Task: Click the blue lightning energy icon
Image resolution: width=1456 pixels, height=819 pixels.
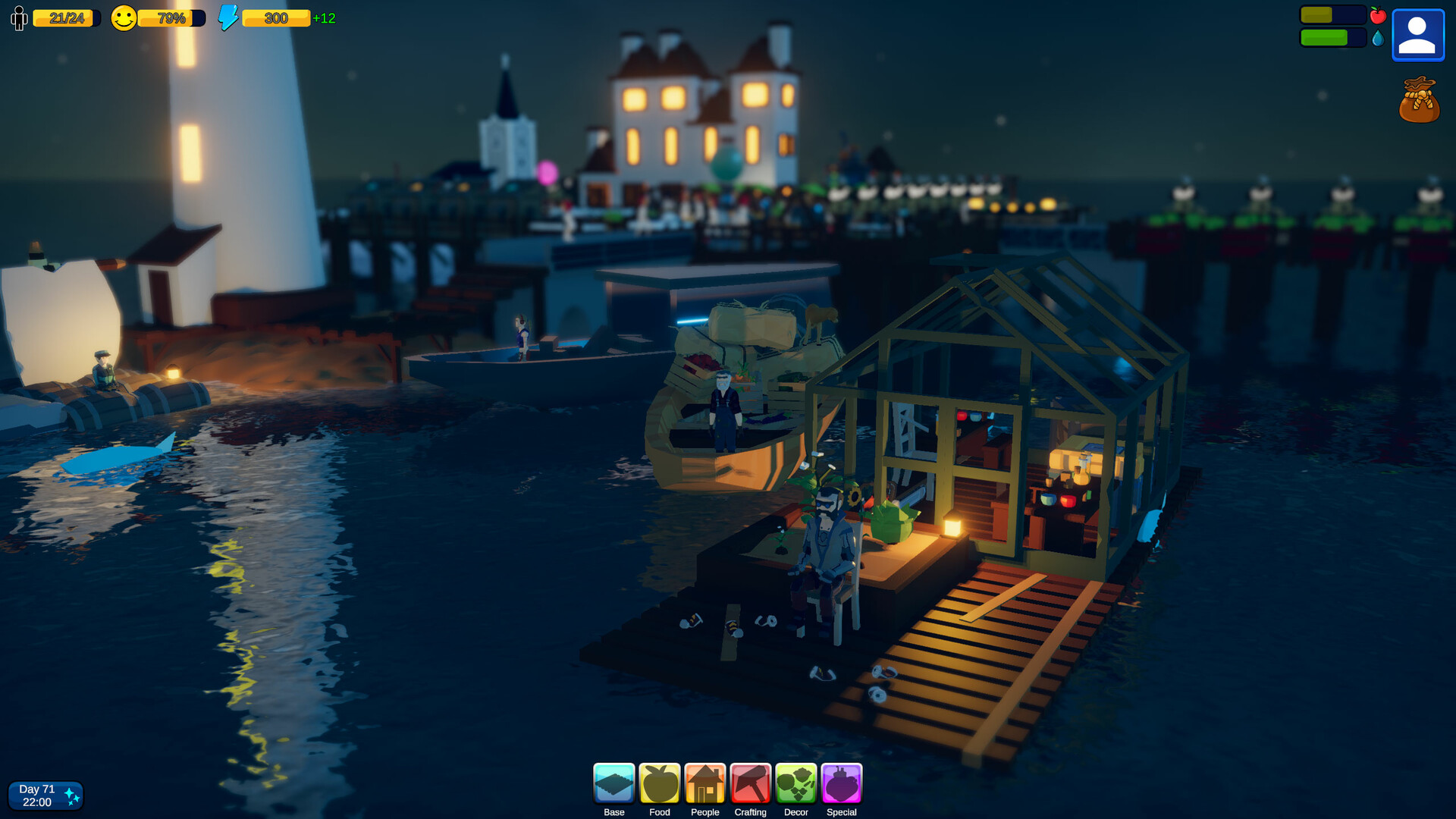Action: [x=227, y=17]
